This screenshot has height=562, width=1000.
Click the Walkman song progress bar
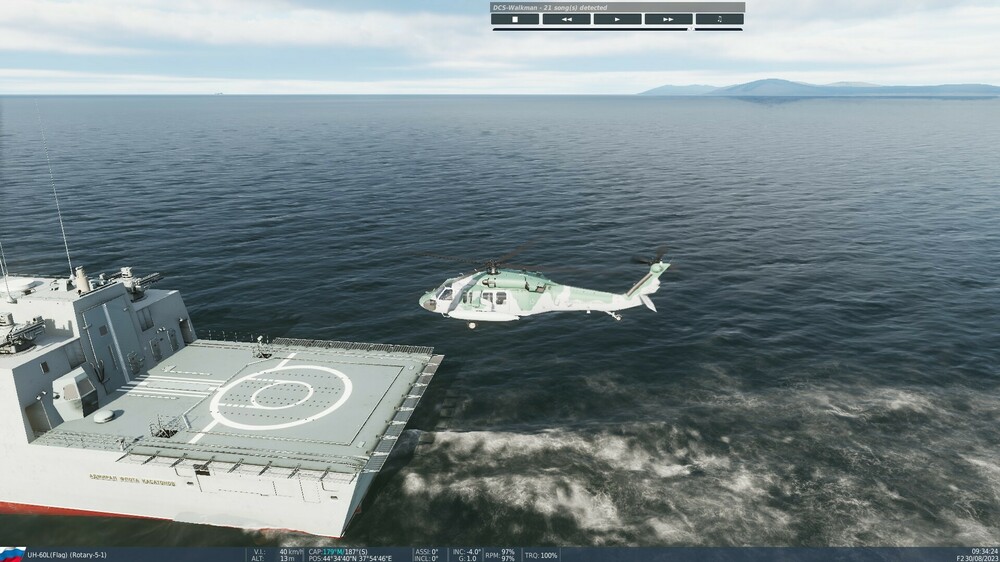coord(590,29)
